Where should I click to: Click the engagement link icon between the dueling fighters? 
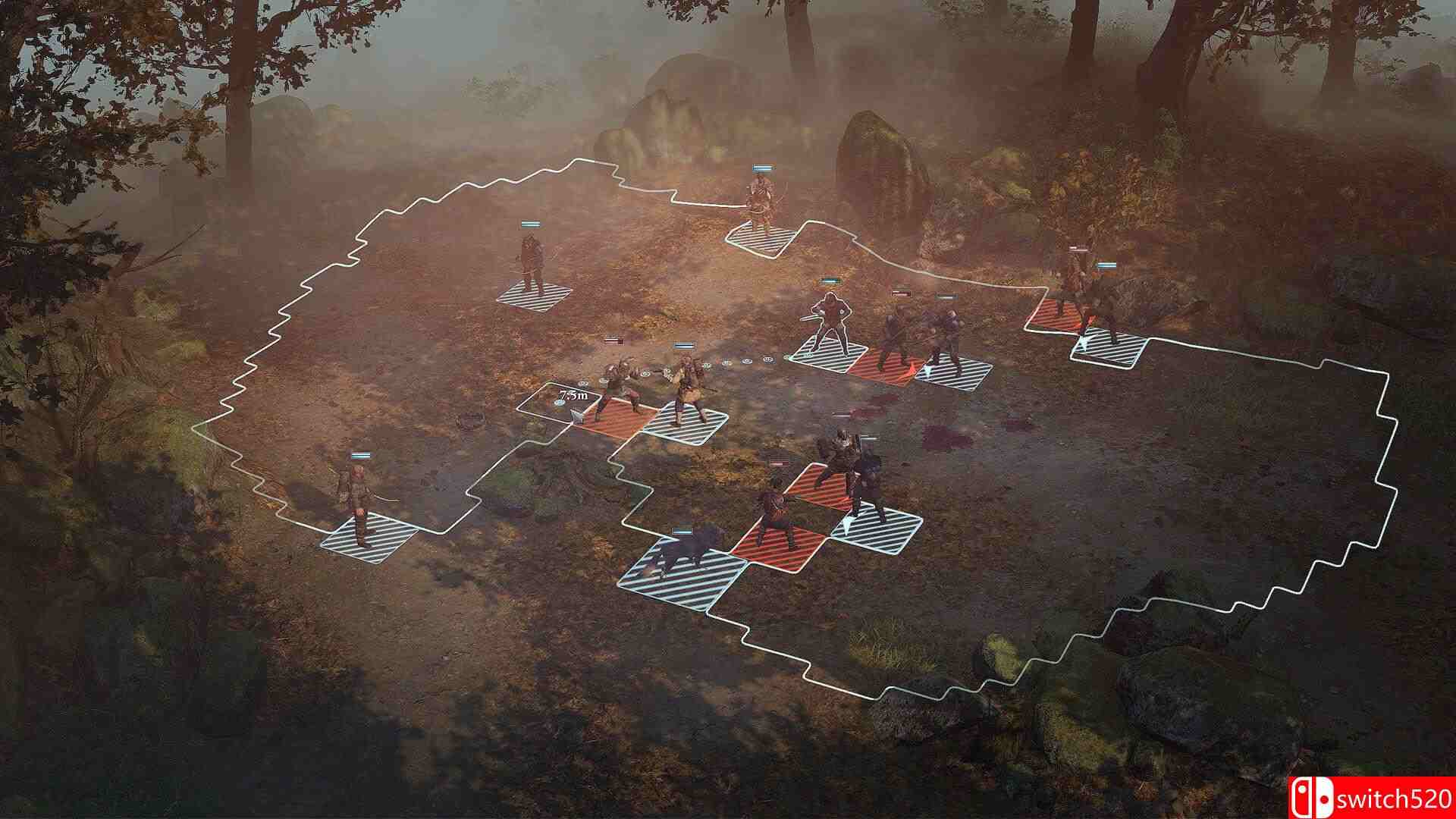(646, 373)
